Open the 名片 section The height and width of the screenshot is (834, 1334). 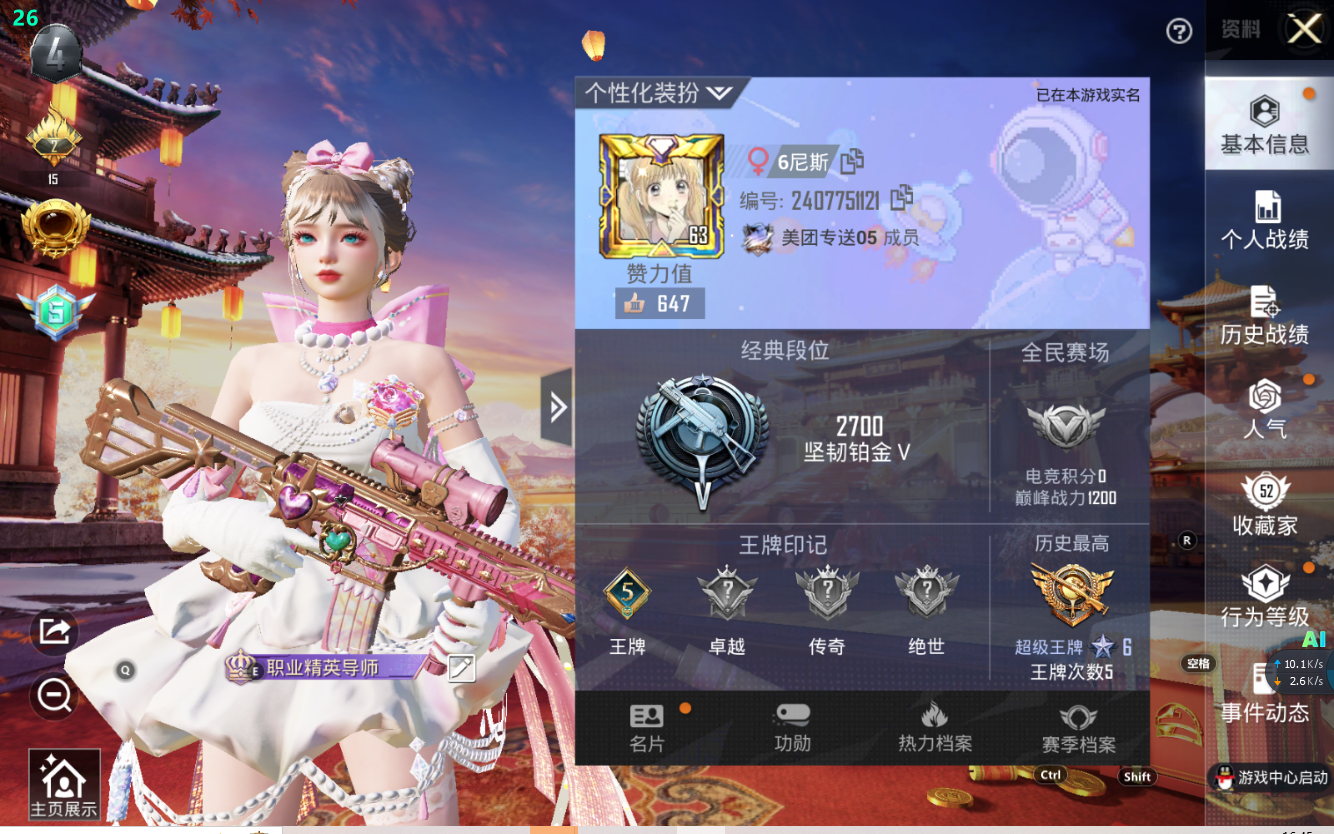point(647,728)
